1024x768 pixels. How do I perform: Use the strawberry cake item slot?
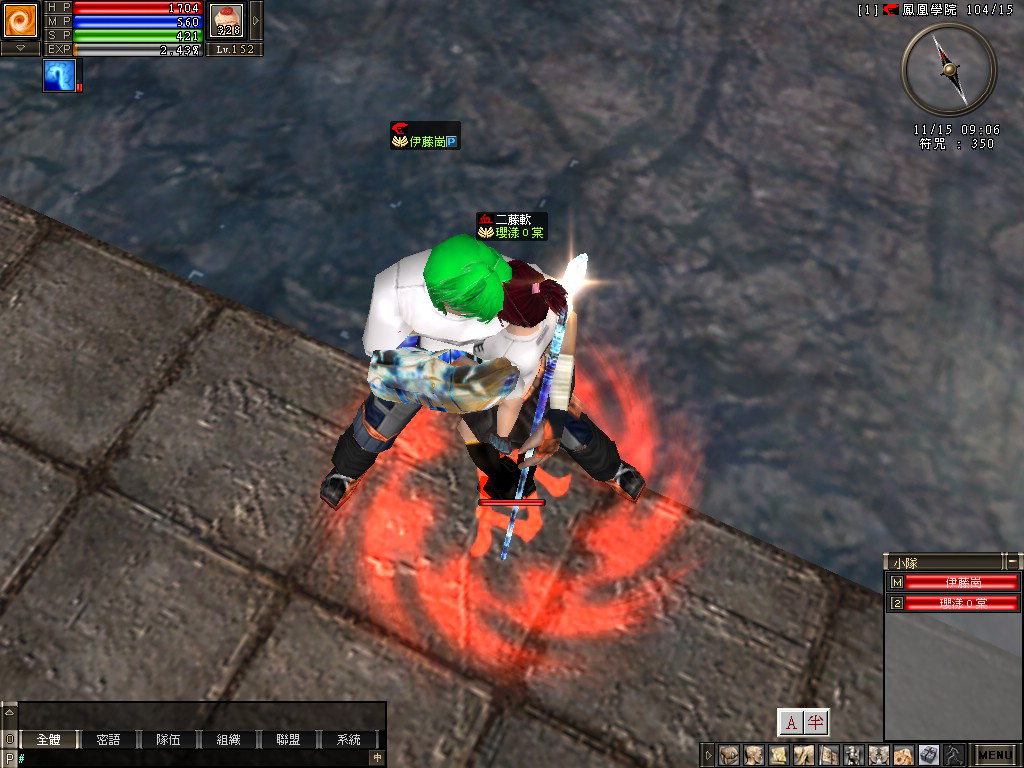(227, 20)
